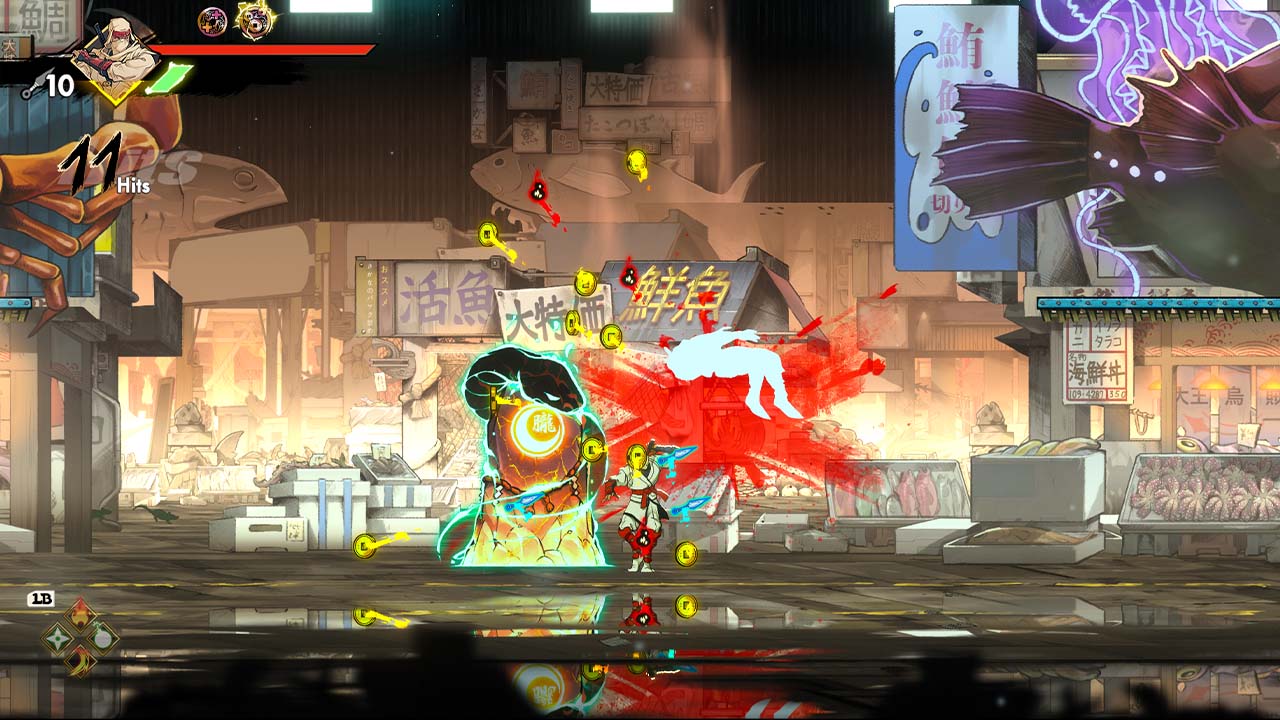Activate the bomb ninpo diamond
This screenshot has width=1280, height=720.
click(x=103, y=638)
